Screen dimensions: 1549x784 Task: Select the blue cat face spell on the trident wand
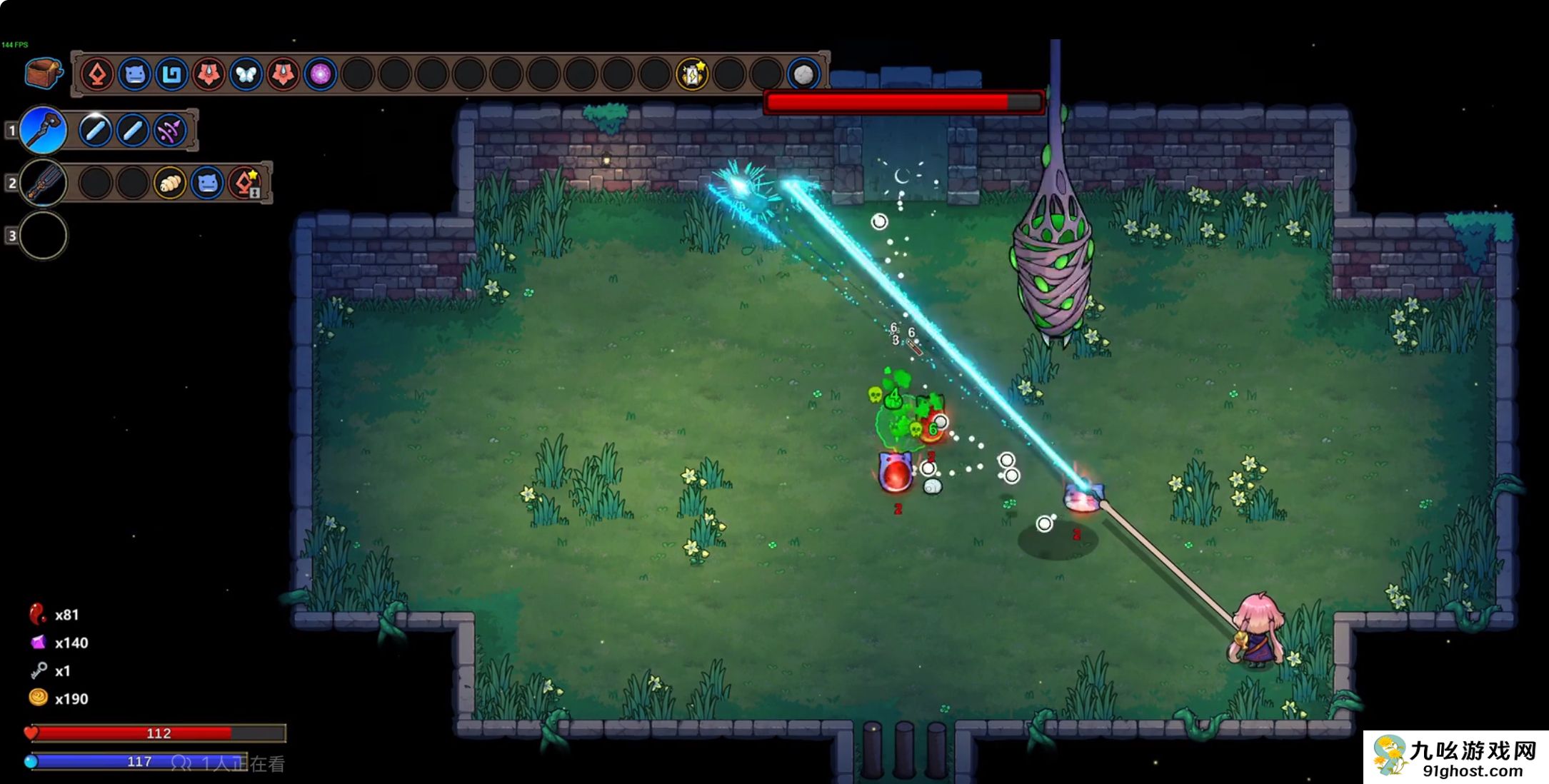pos(207,184)
